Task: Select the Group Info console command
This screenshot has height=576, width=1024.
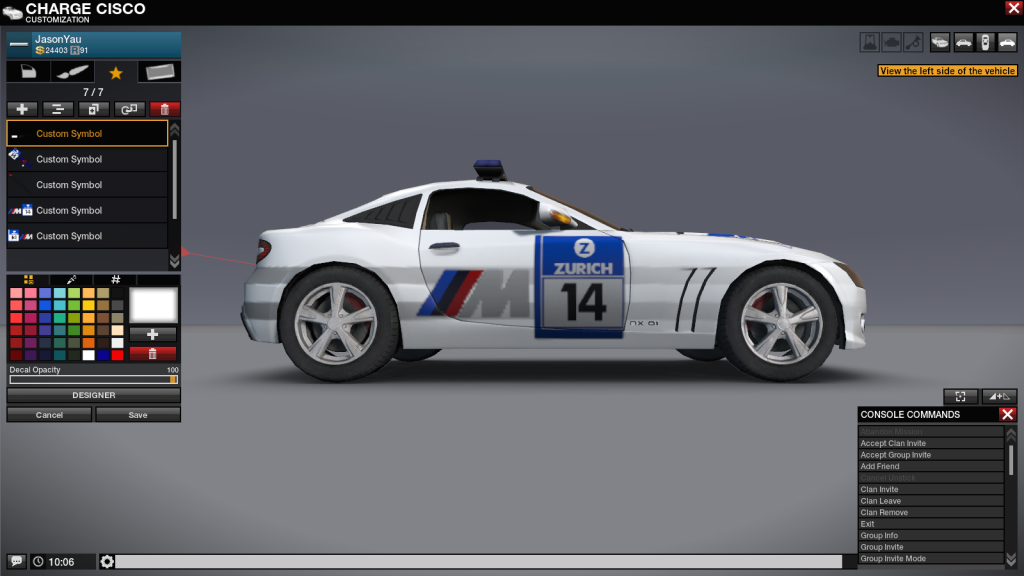Action: pos(930,536)
